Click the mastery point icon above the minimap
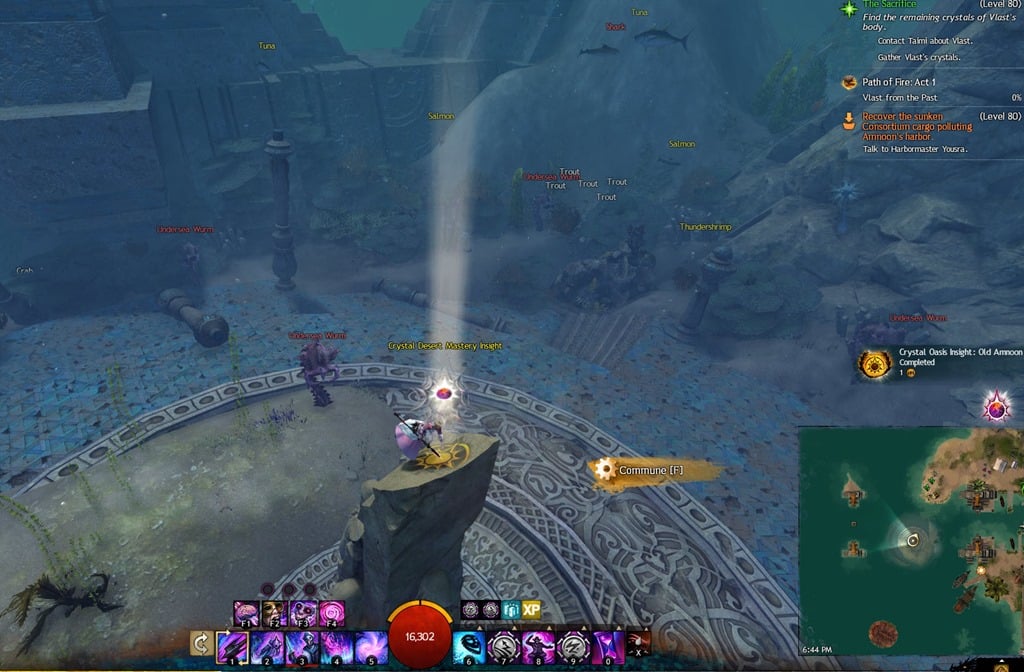 (x=996, y=406)
